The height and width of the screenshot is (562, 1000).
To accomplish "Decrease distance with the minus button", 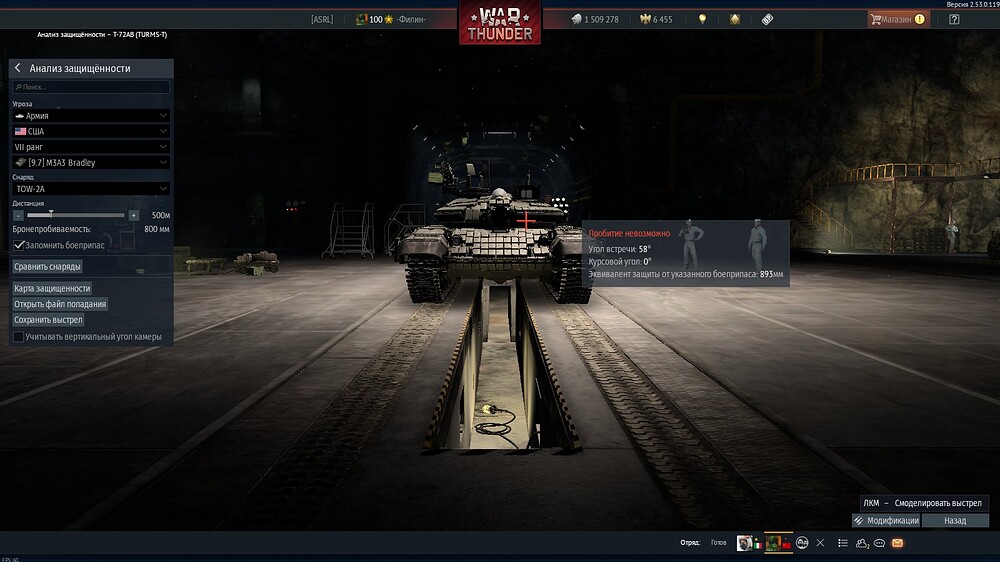I will 18,215.
